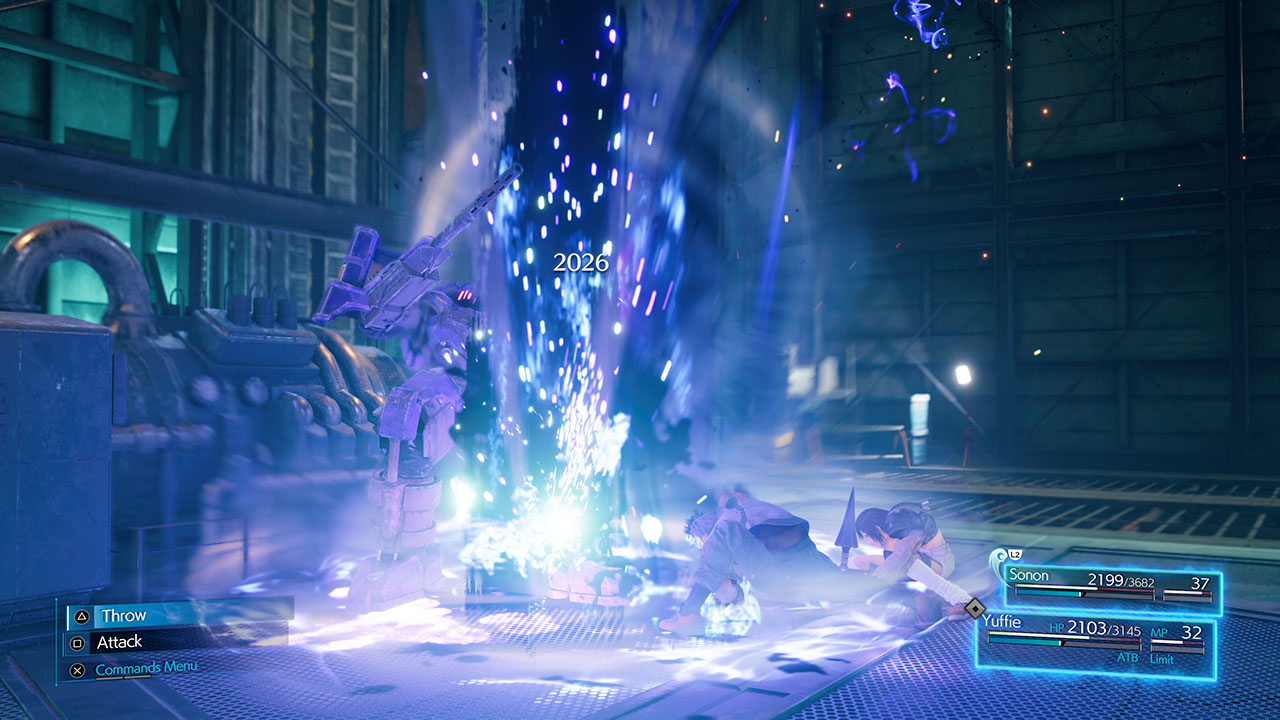The image size is (1280, 720).
Task: Open the Commands Menu
Action: [x=146, y=668]
